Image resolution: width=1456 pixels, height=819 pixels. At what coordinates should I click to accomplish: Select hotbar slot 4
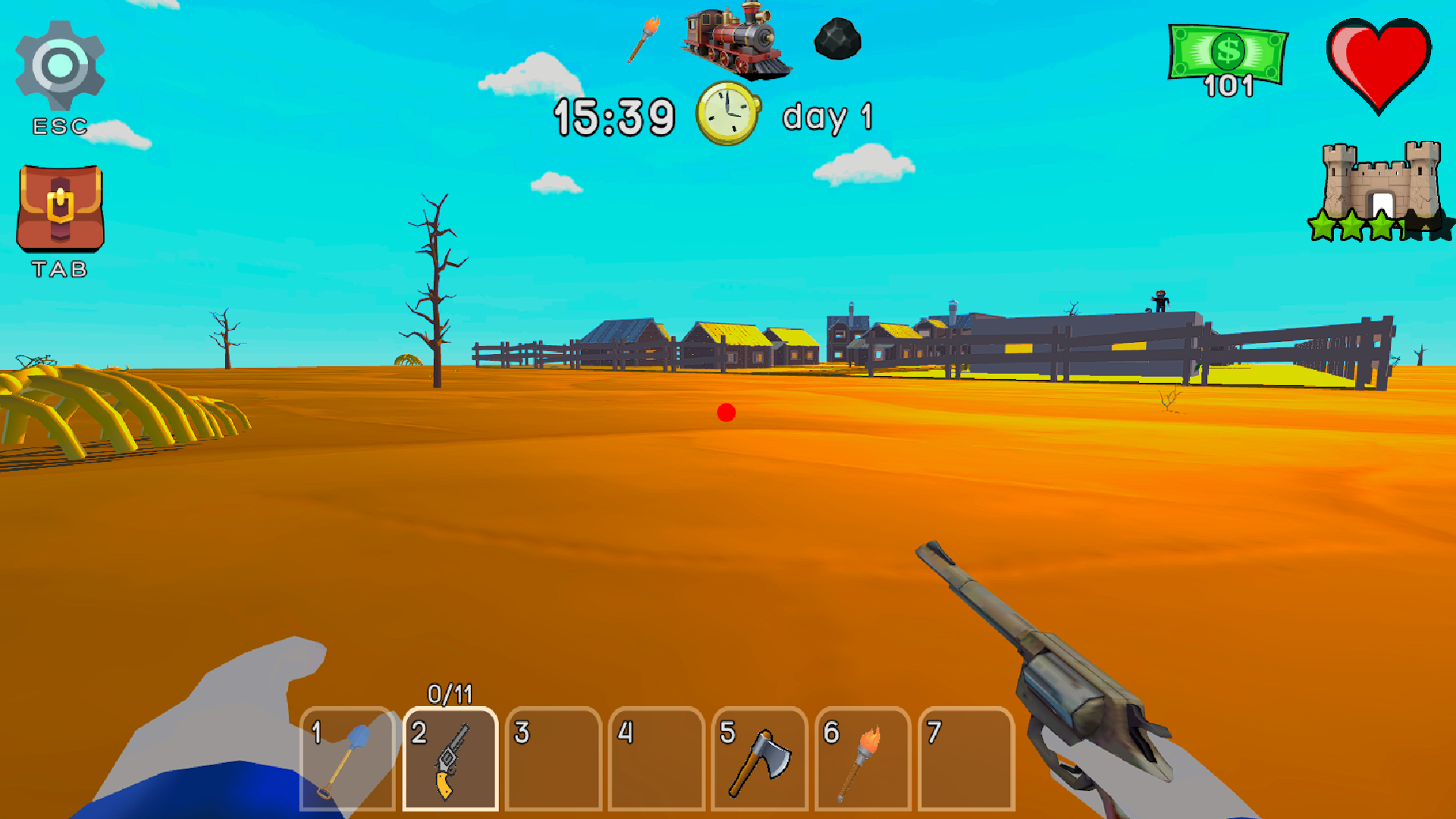coord(655,758)
